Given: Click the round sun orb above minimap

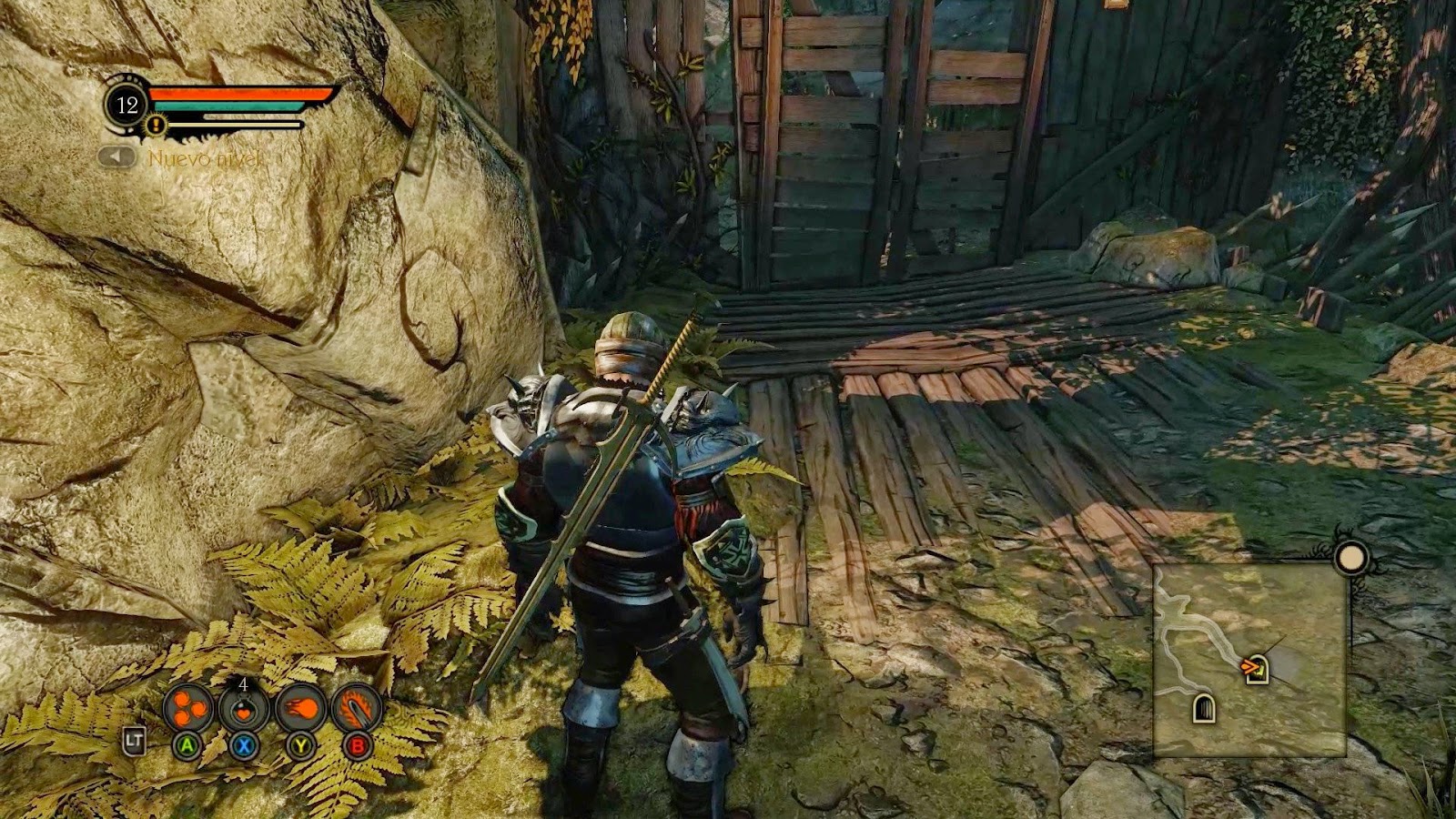Looking at the screenshot, I should [x=1352, y=557].
